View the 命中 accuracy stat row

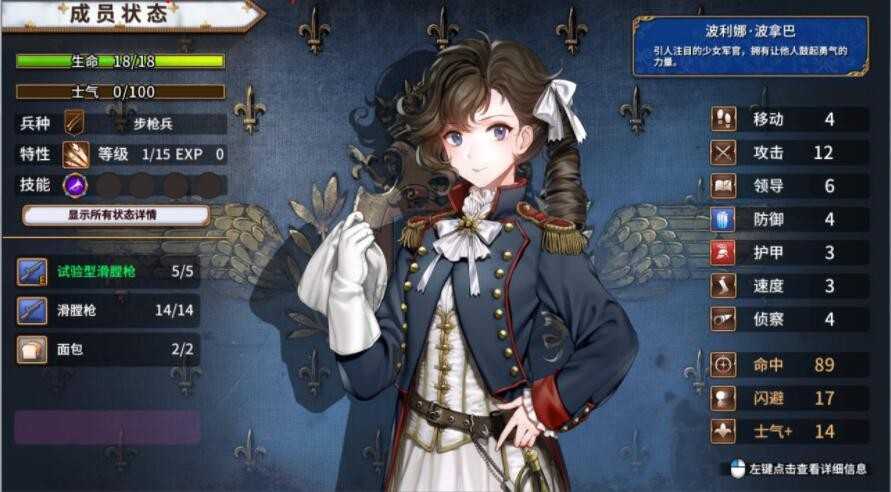[788, 365]
